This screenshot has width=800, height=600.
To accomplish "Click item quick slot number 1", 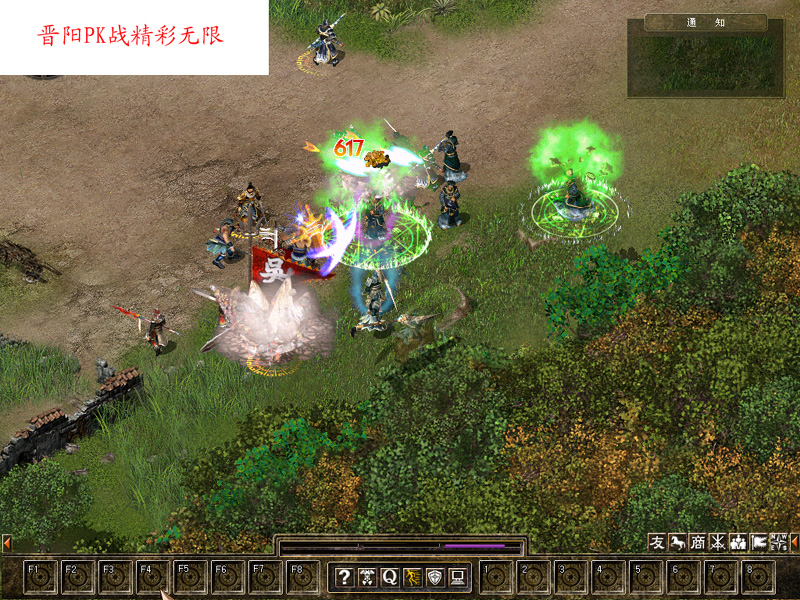I will click(x=495, y=578).
